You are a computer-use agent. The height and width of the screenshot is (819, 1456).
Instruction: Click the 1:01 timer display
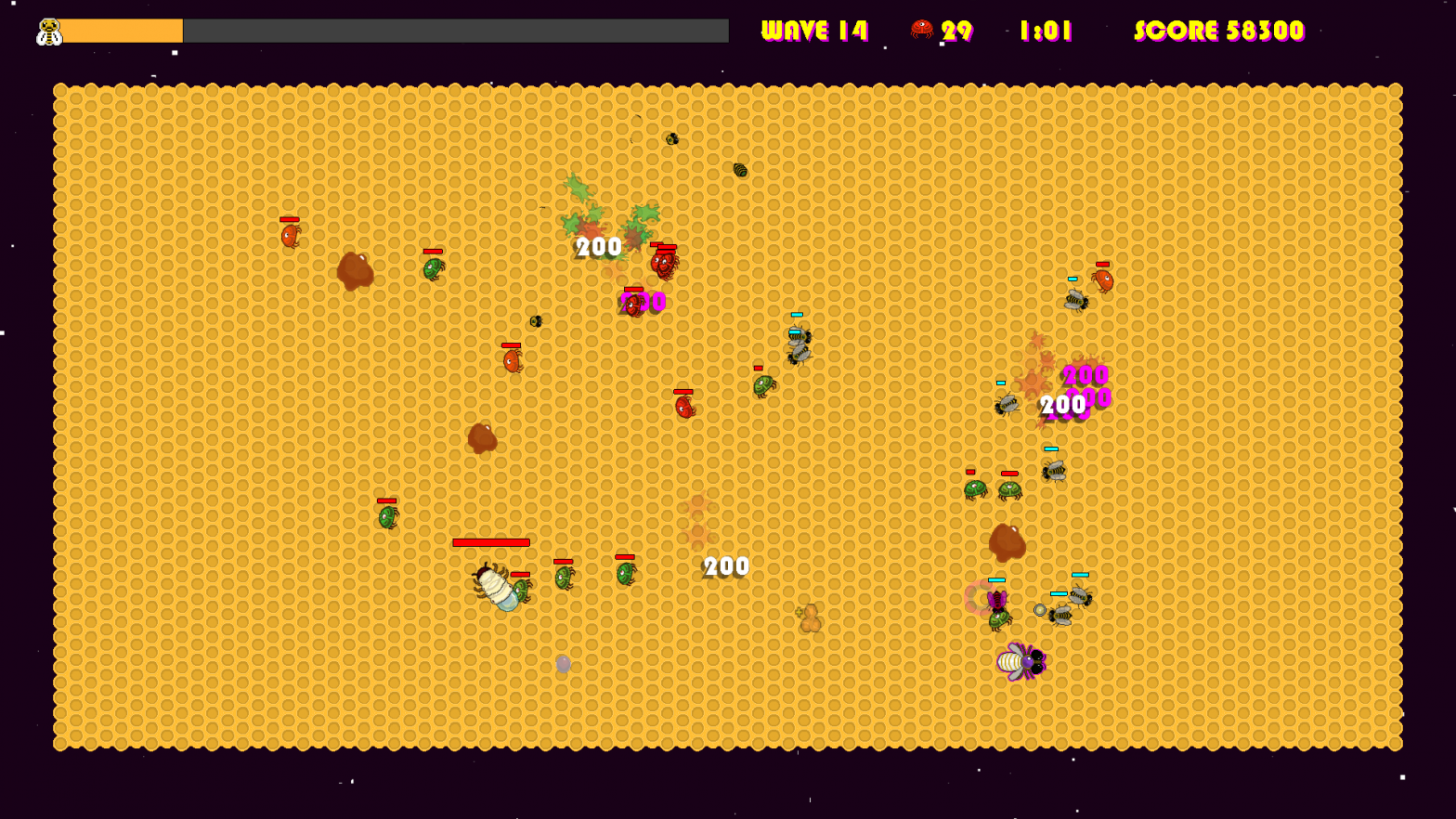[x=1045, y=30]
